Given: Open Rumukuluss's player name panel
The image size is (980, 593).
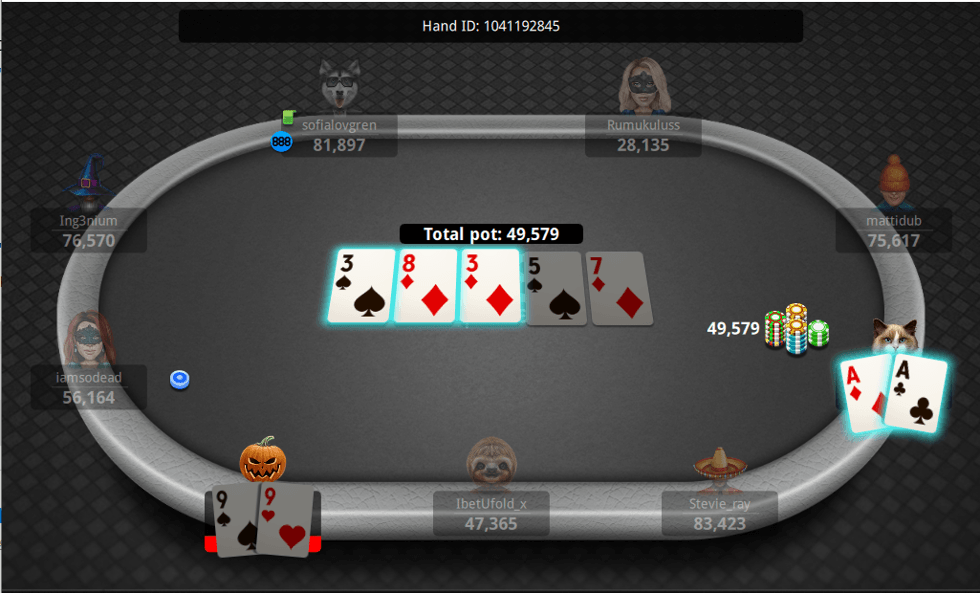Looking at the screenshot, I should 643,136.
